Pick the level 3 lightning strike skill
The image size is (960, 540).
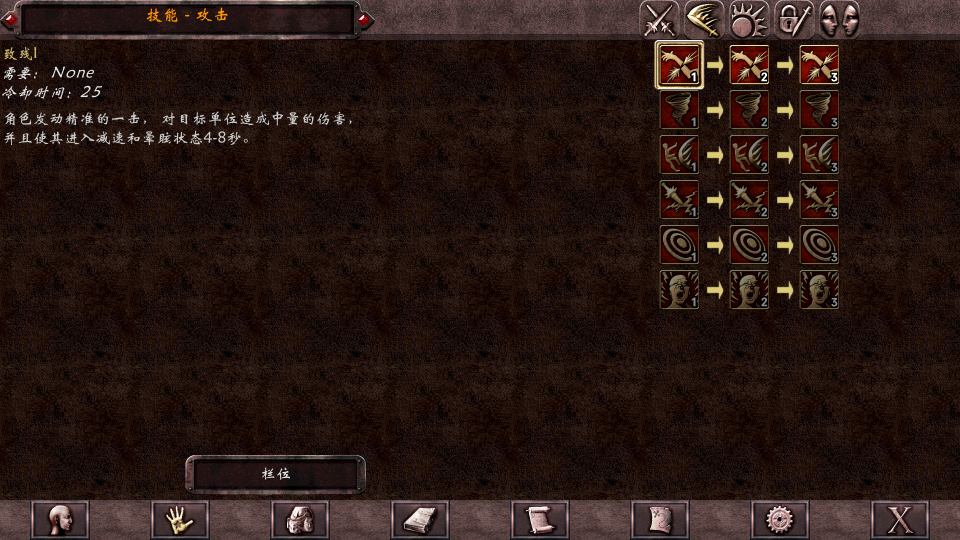pyautogui.click(x=819, y=200)
